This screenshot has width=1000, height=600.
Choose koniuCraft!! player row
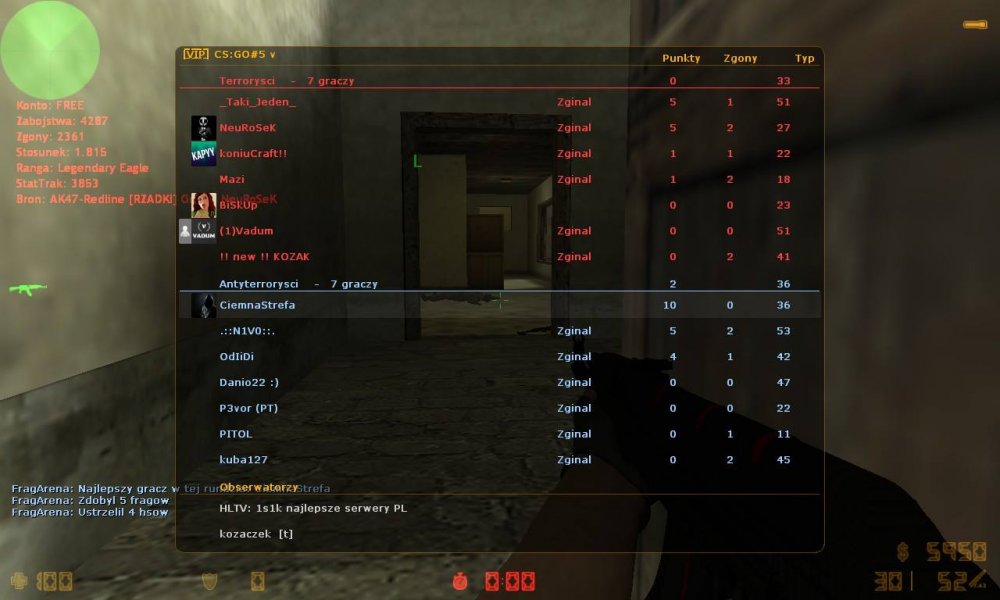[253, 154]
